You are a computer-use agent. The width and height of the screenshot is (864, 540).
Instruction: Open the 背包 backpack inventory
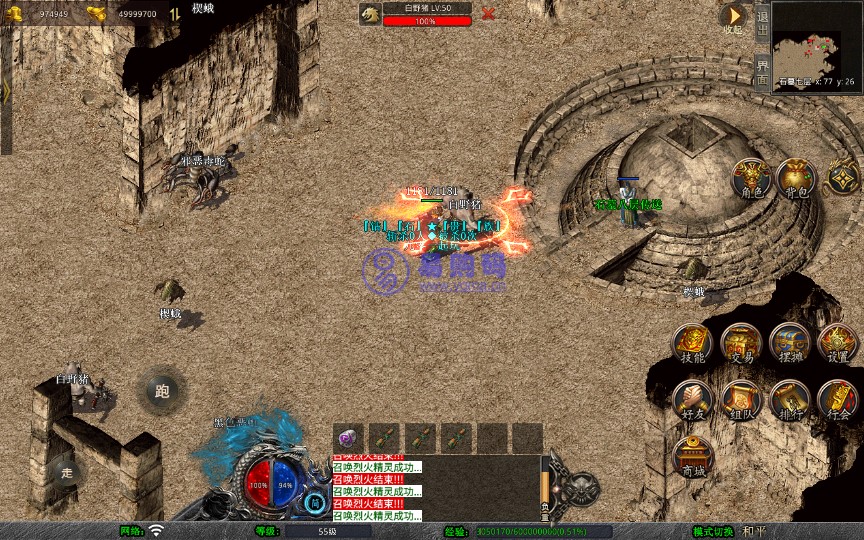tap(797, 179)
